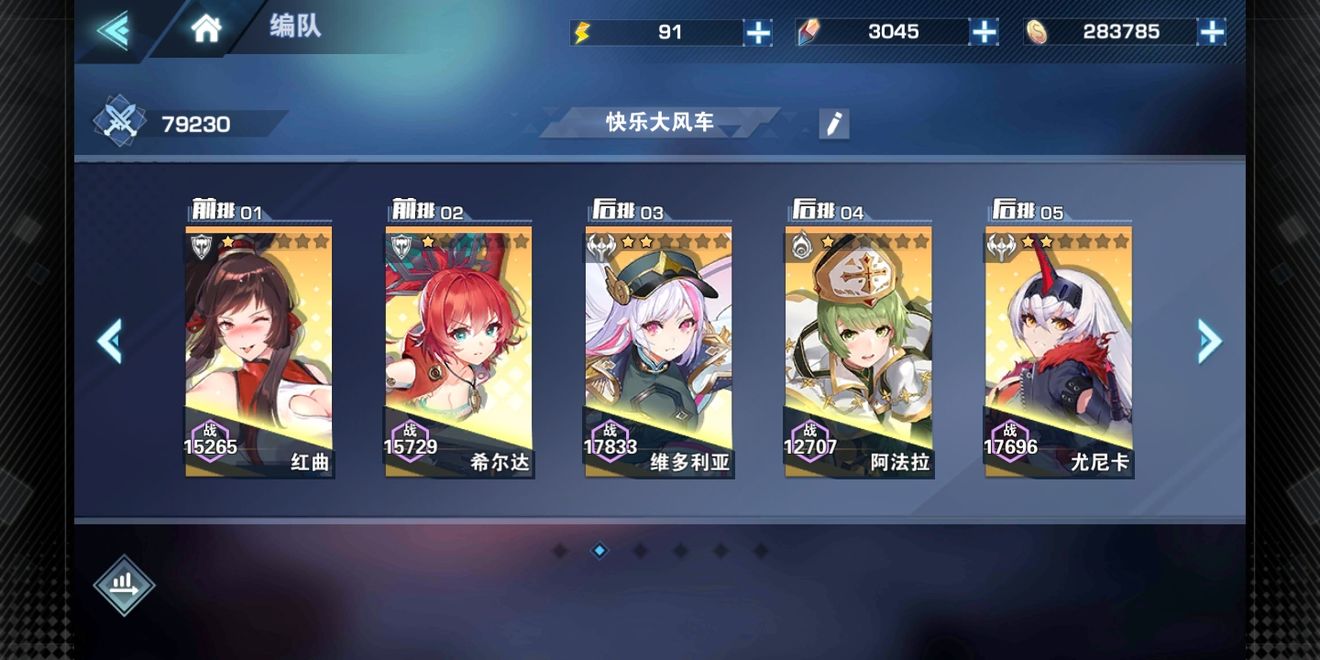Switch to the previous team with left arrow
Viewport: 1320px width, 660px height.
click(x=110, y=342)
